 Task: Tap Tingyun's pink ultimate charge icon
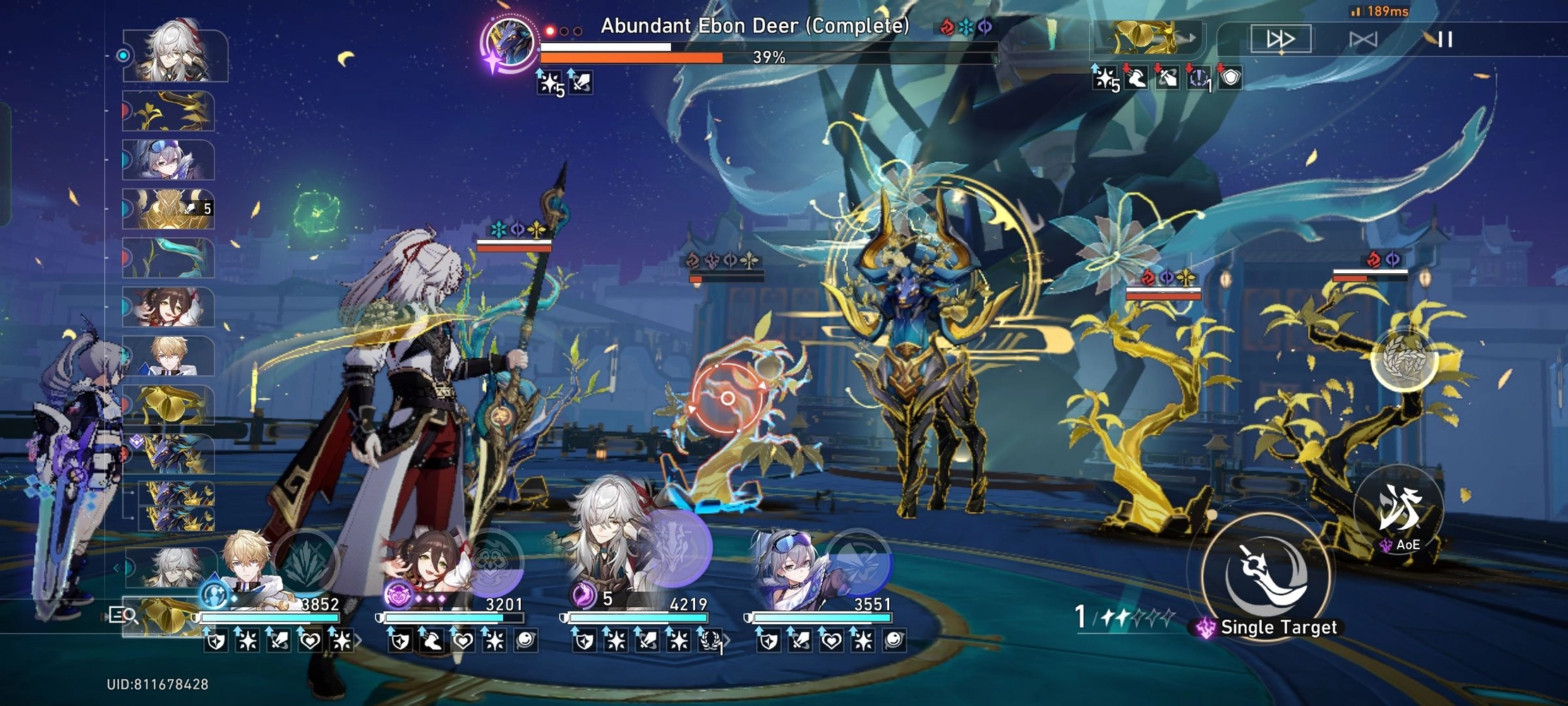pyautogui.click(x=398, y=597)
